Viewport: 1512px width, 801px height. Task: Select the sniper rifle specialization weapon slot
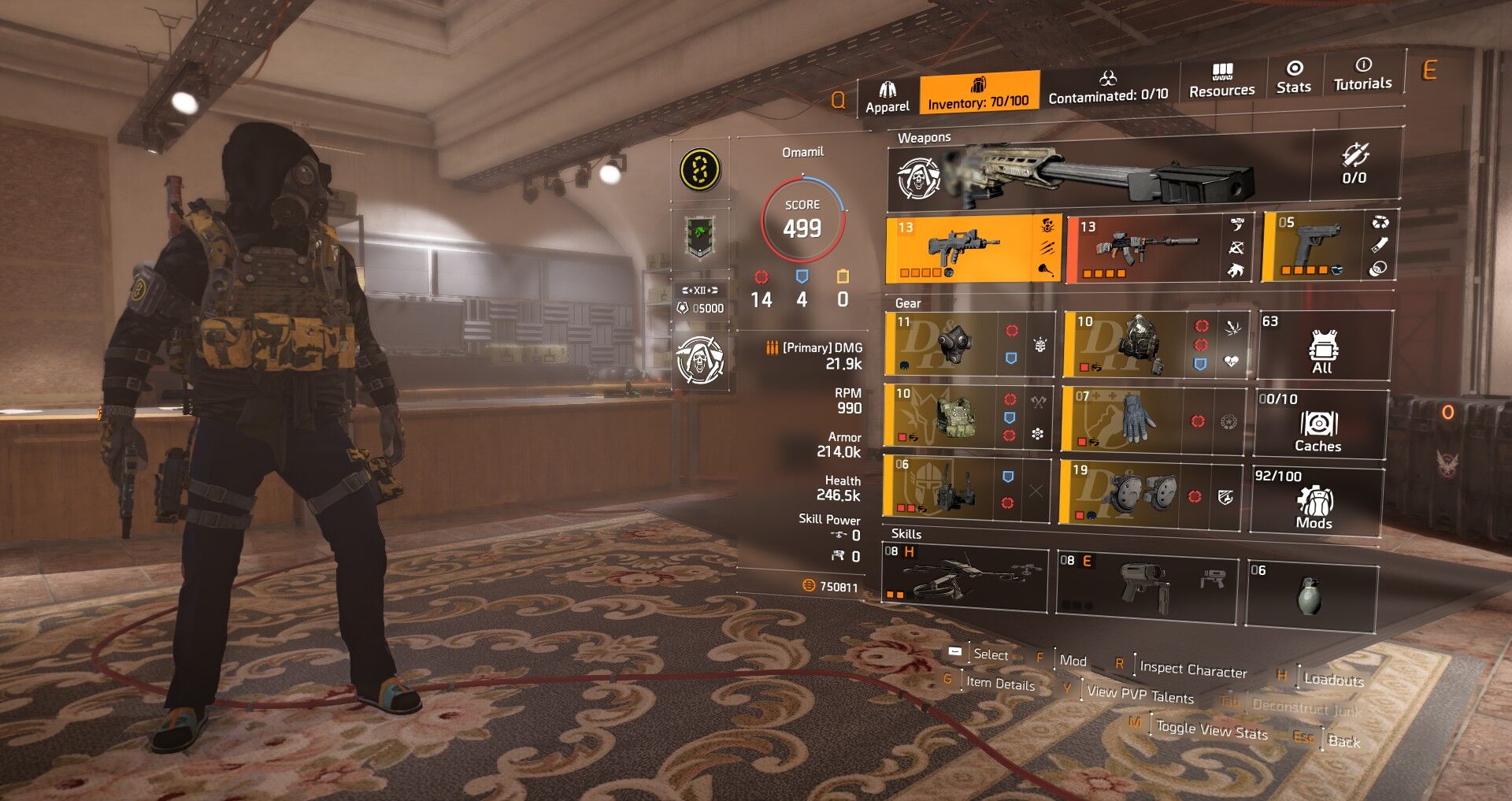click(x=1099, y=176)
